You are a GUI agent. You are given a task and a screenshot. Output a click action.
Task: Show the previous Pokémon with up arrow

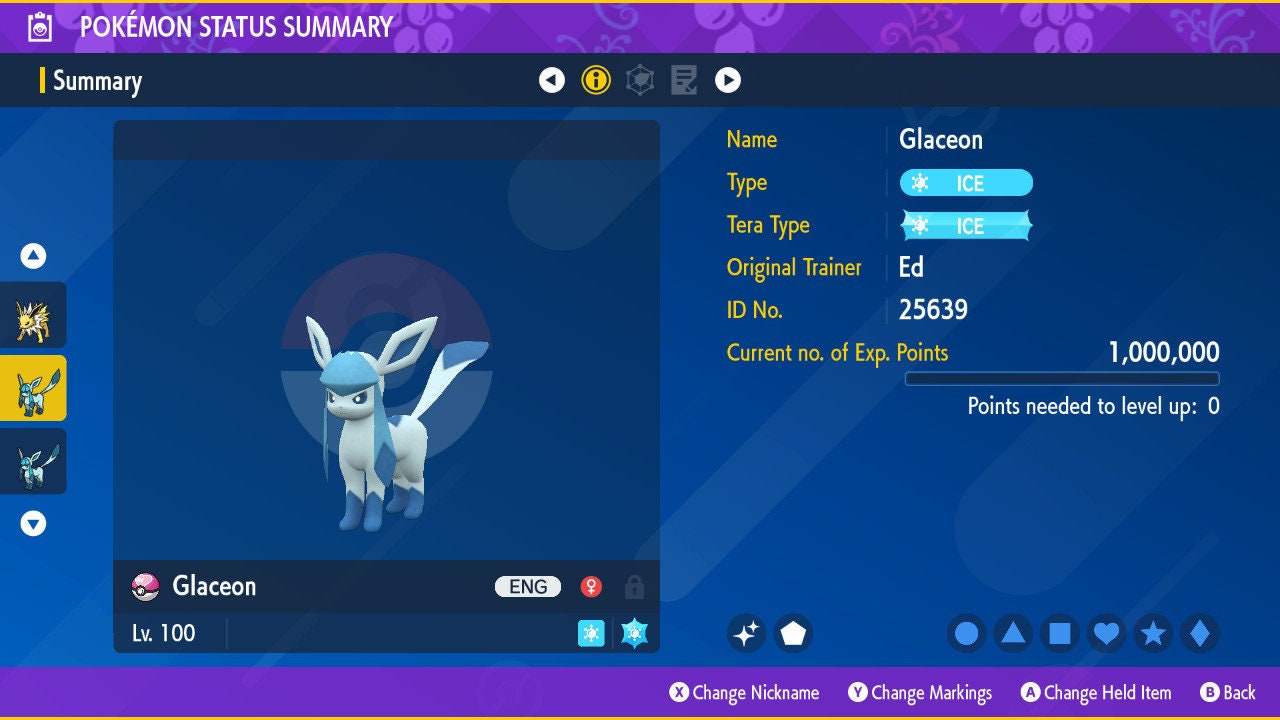click(33, 256)
